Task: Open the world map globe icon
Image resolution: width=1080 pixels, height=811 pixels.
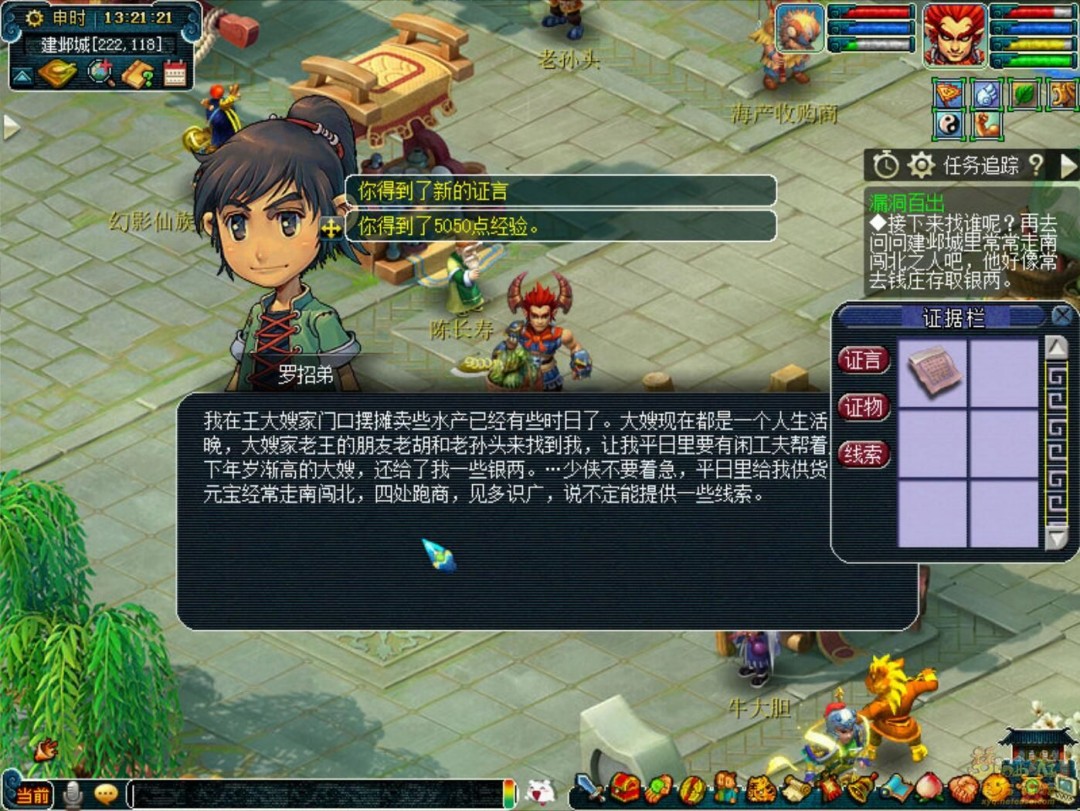Action: click(x=100, y=73)
